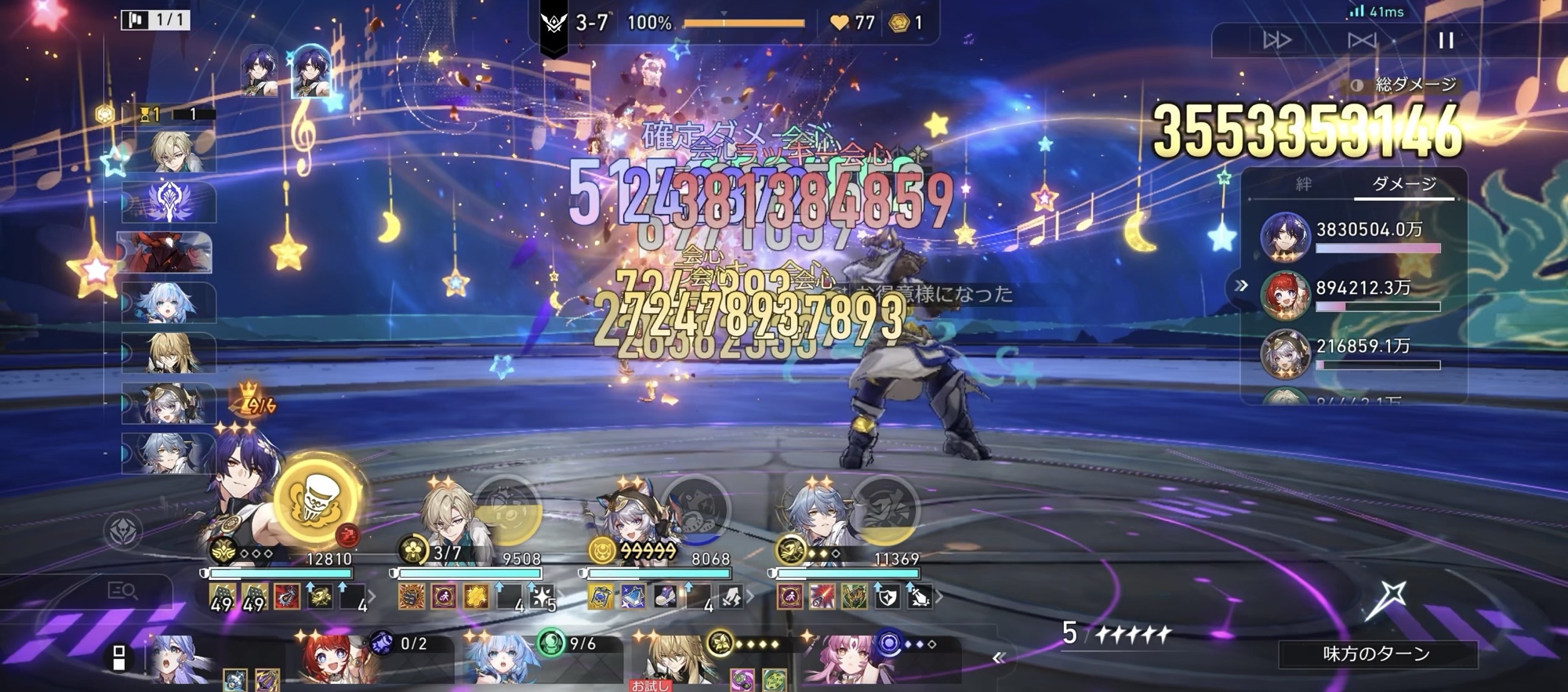The height and width of the screenshot is (692, 1568).
Task: Activate the glowing golden ultimate icon
Action: pyautogui.click(x=318, y=500)
